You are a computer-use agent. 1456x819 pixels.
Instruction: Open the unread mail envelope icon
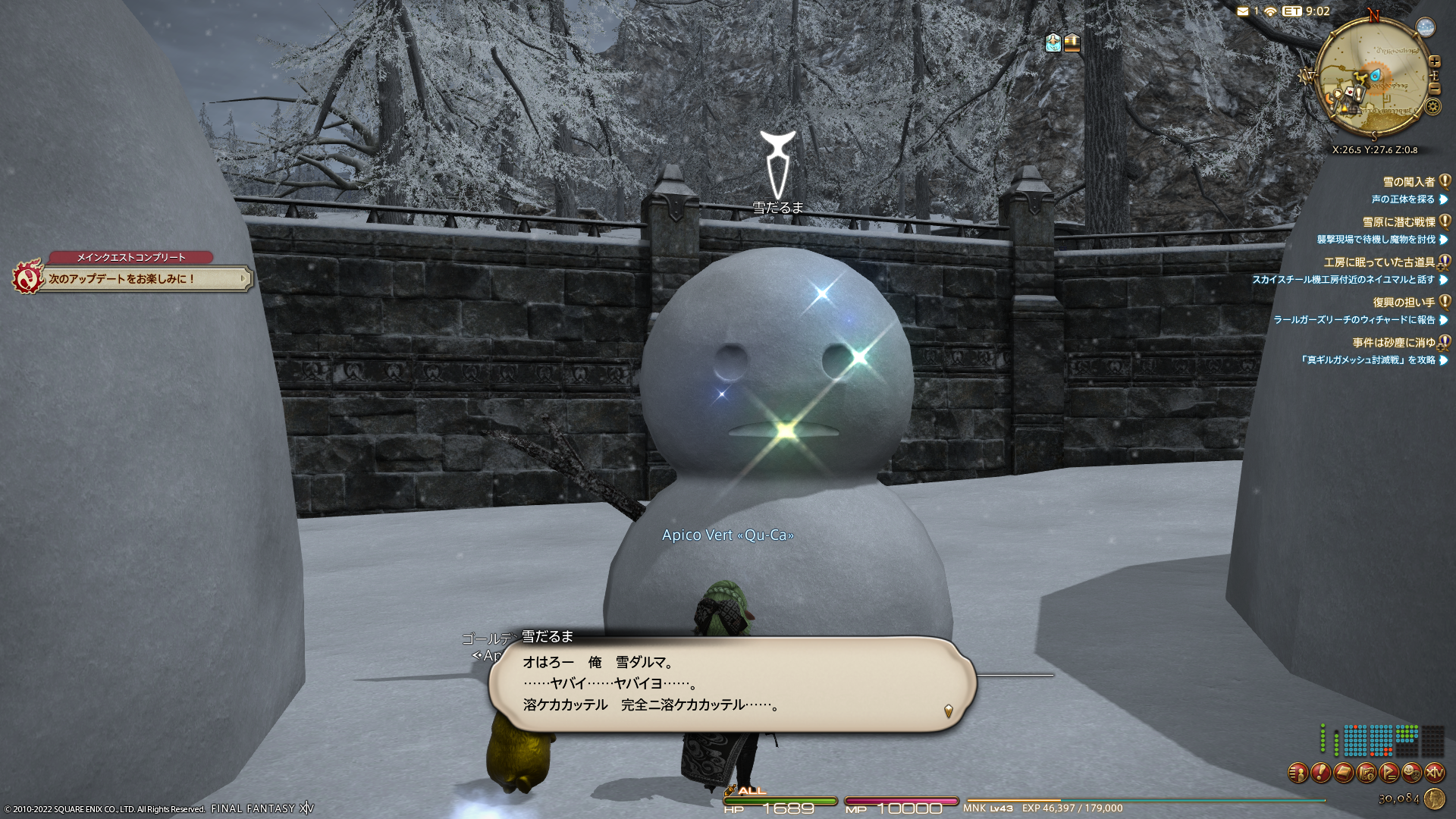(x=1243, y=11)
